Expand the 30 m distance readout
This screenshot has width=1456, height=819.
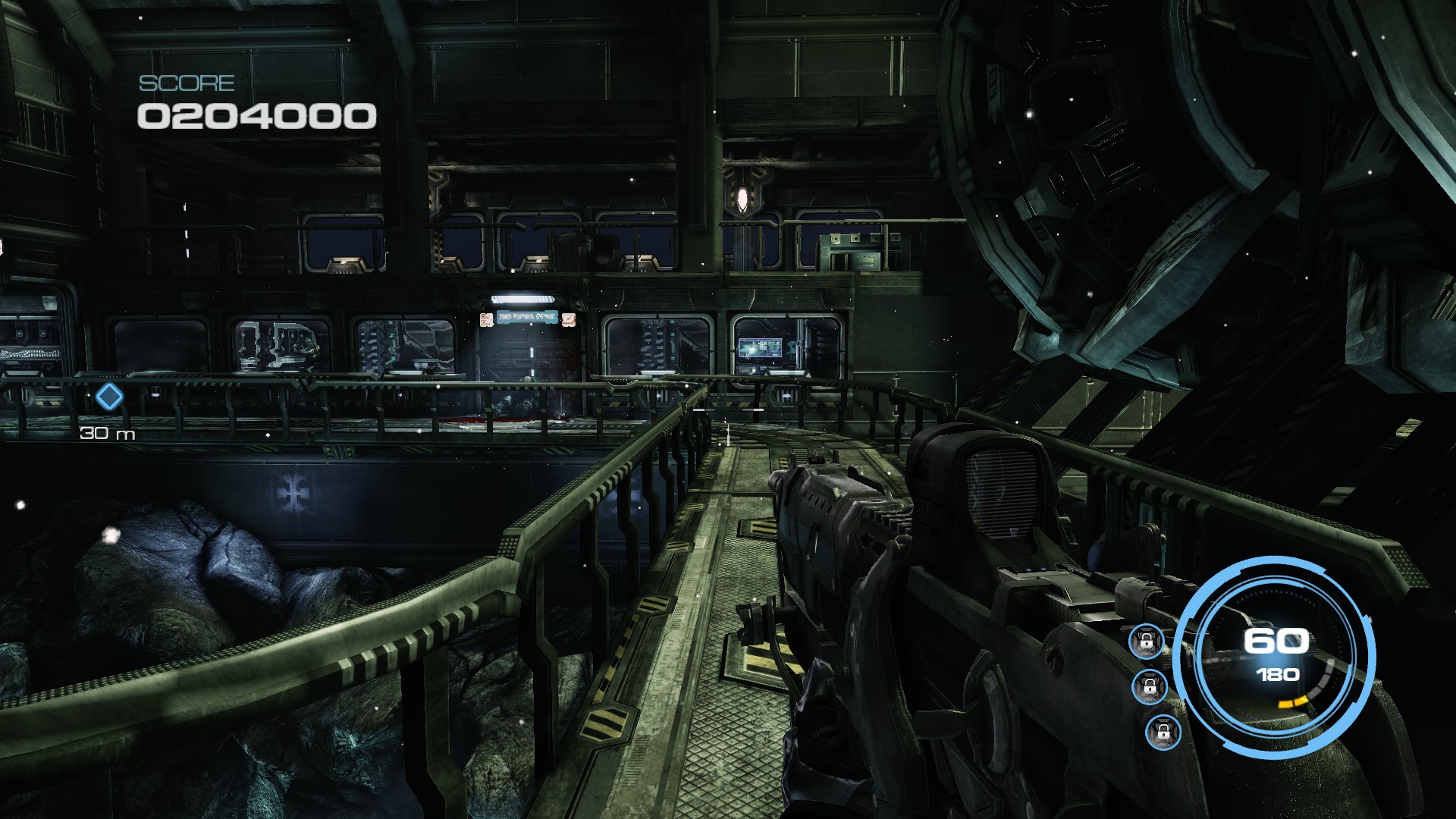click(x=108, y=434)
